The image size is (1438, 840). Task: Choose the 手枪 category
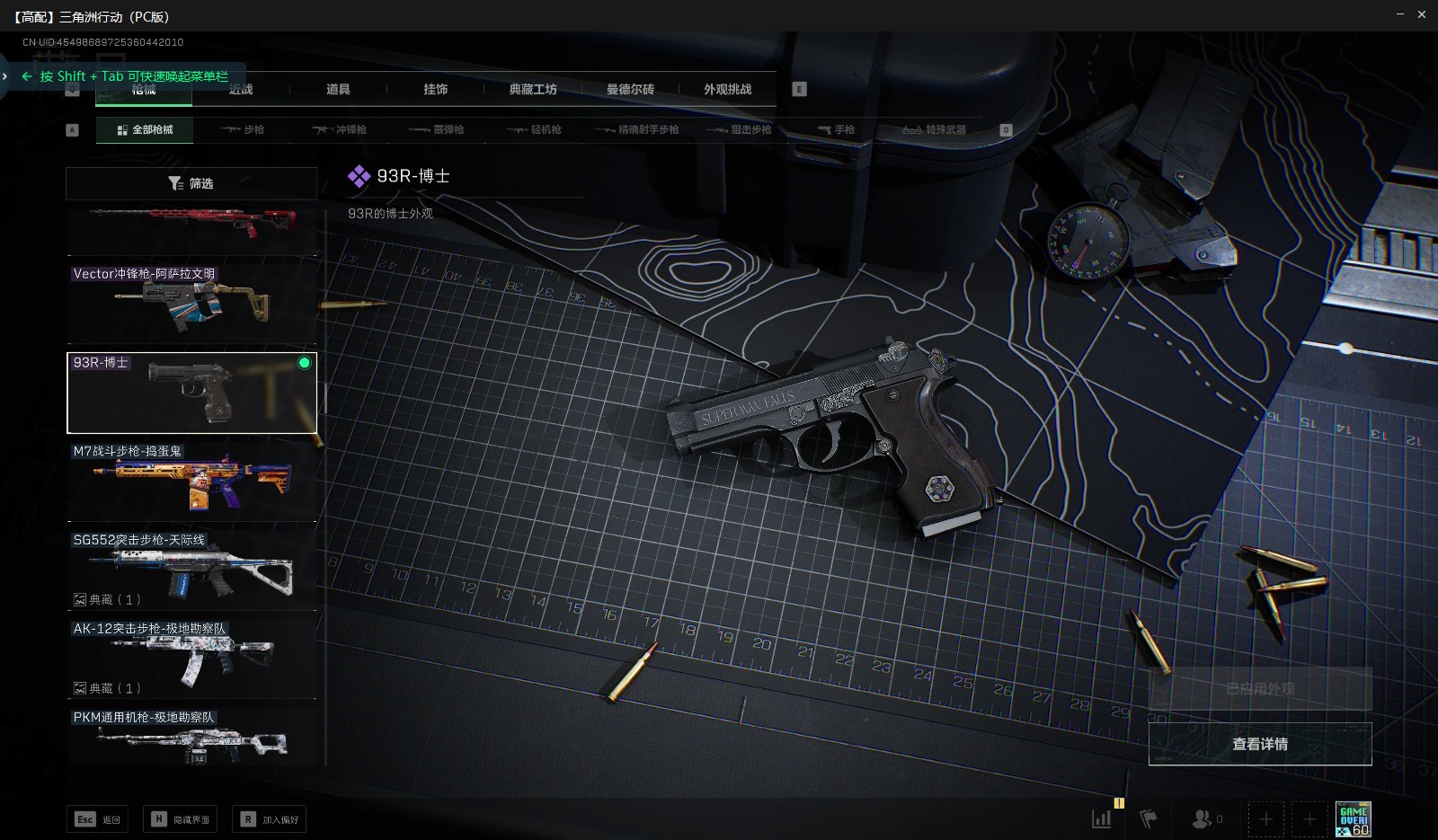tap(837, 129)
